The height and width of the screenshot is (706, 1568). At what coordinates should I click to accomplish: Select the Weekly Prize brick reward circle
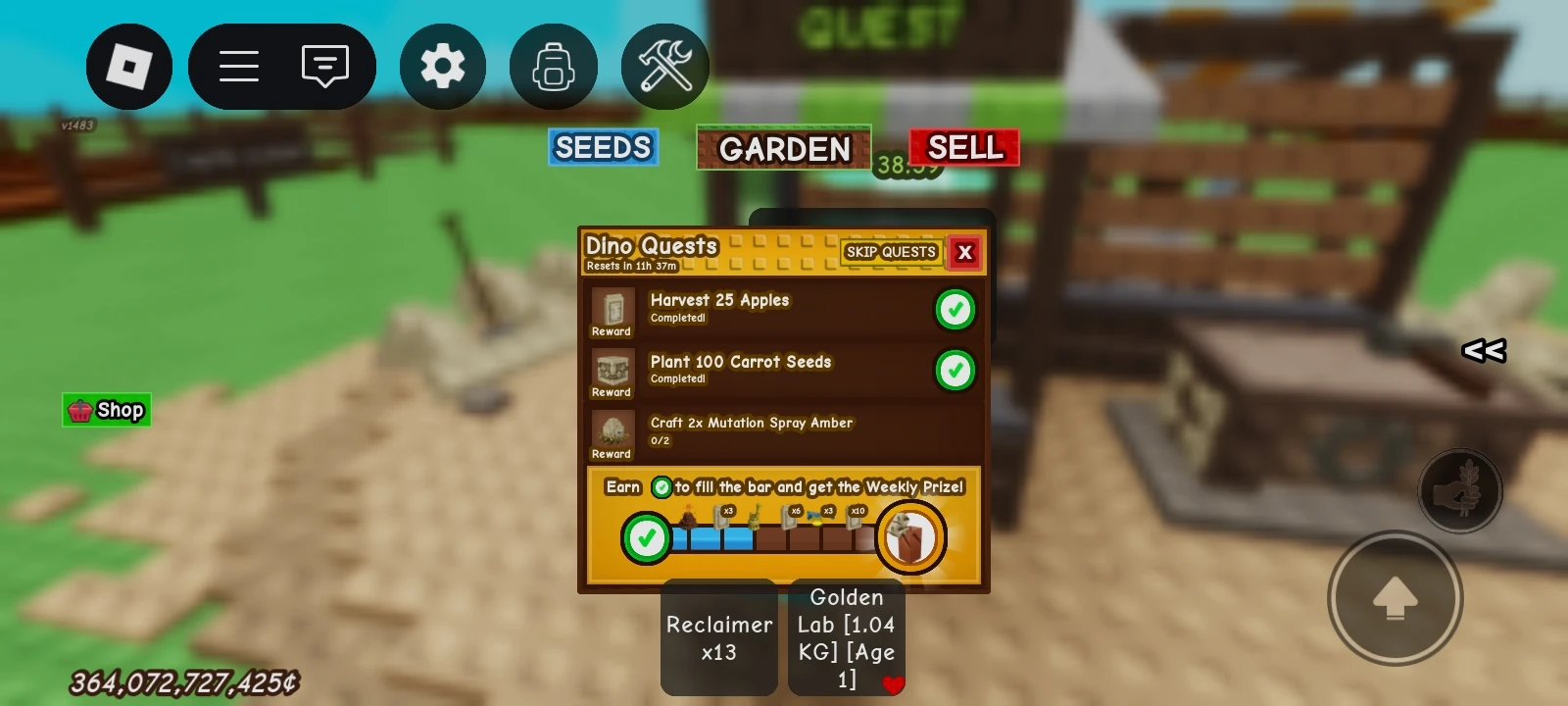pyautogui.click(x=910, y=536)
